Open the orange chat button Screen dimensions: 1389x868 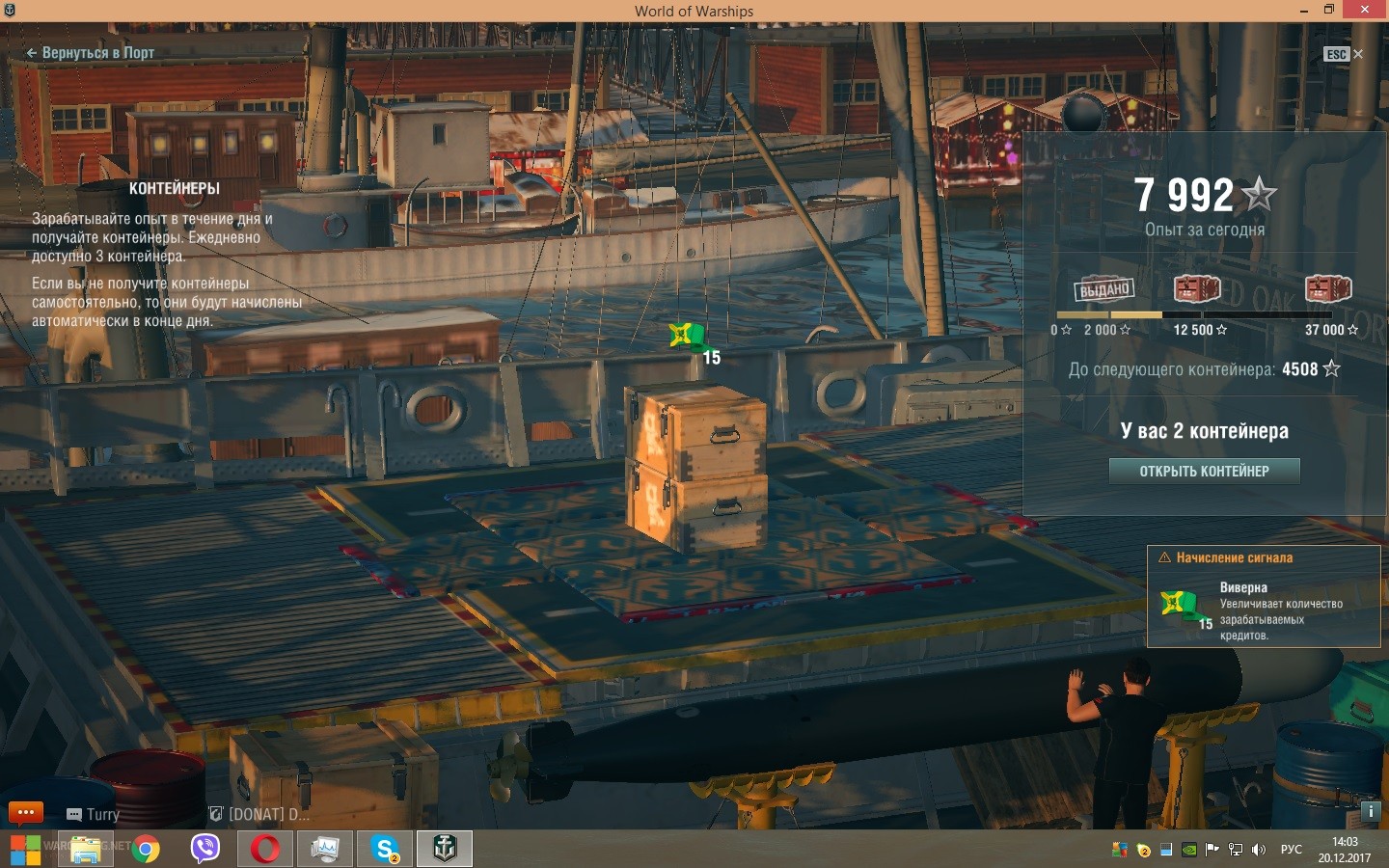coord(26,812)
